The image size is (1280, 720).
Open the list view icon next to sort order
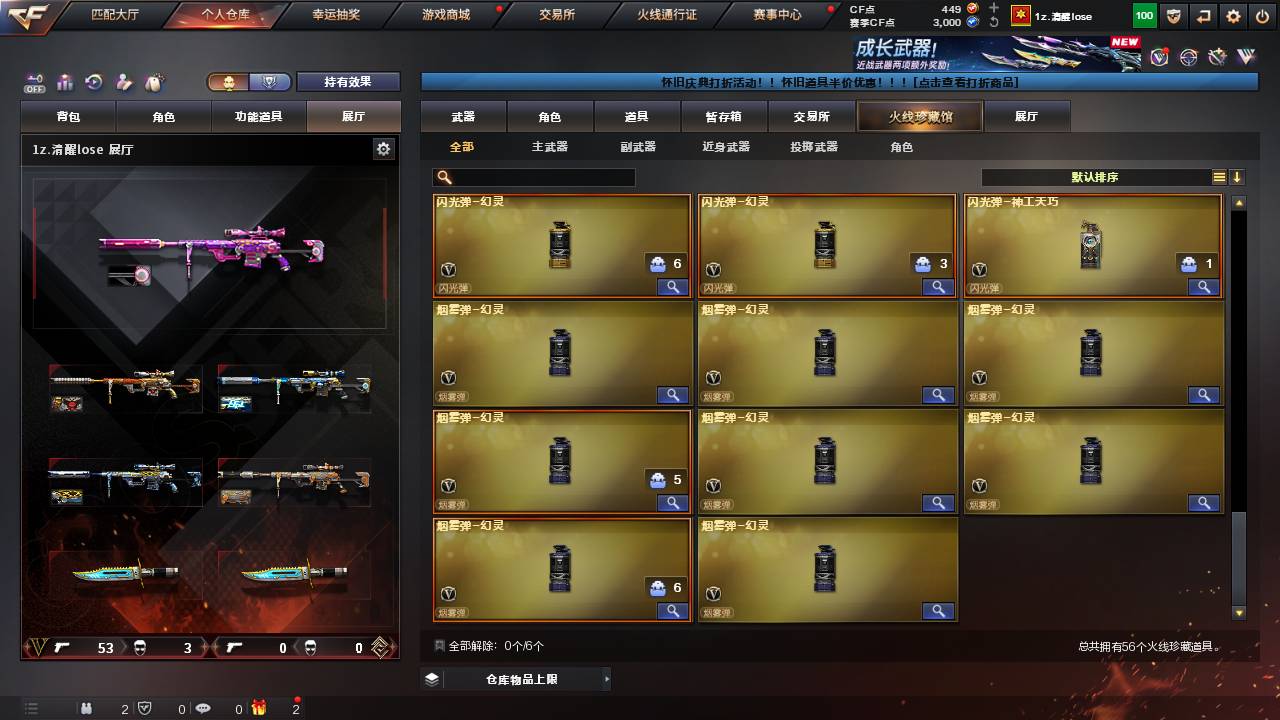click(1218, 177)
